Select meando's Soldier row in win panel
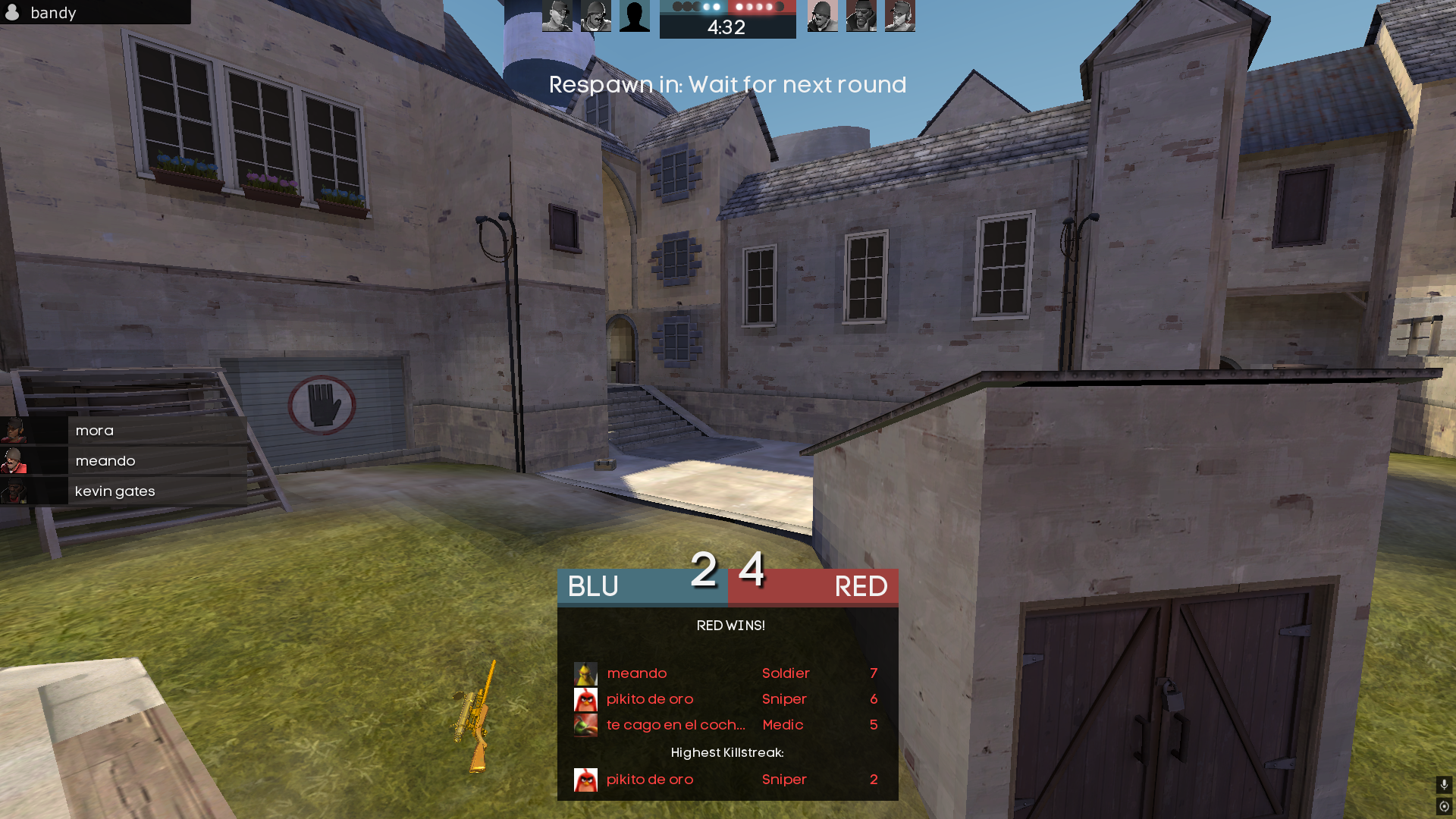The width and height of the screenshot is (1456, 819). coord(728,673)
